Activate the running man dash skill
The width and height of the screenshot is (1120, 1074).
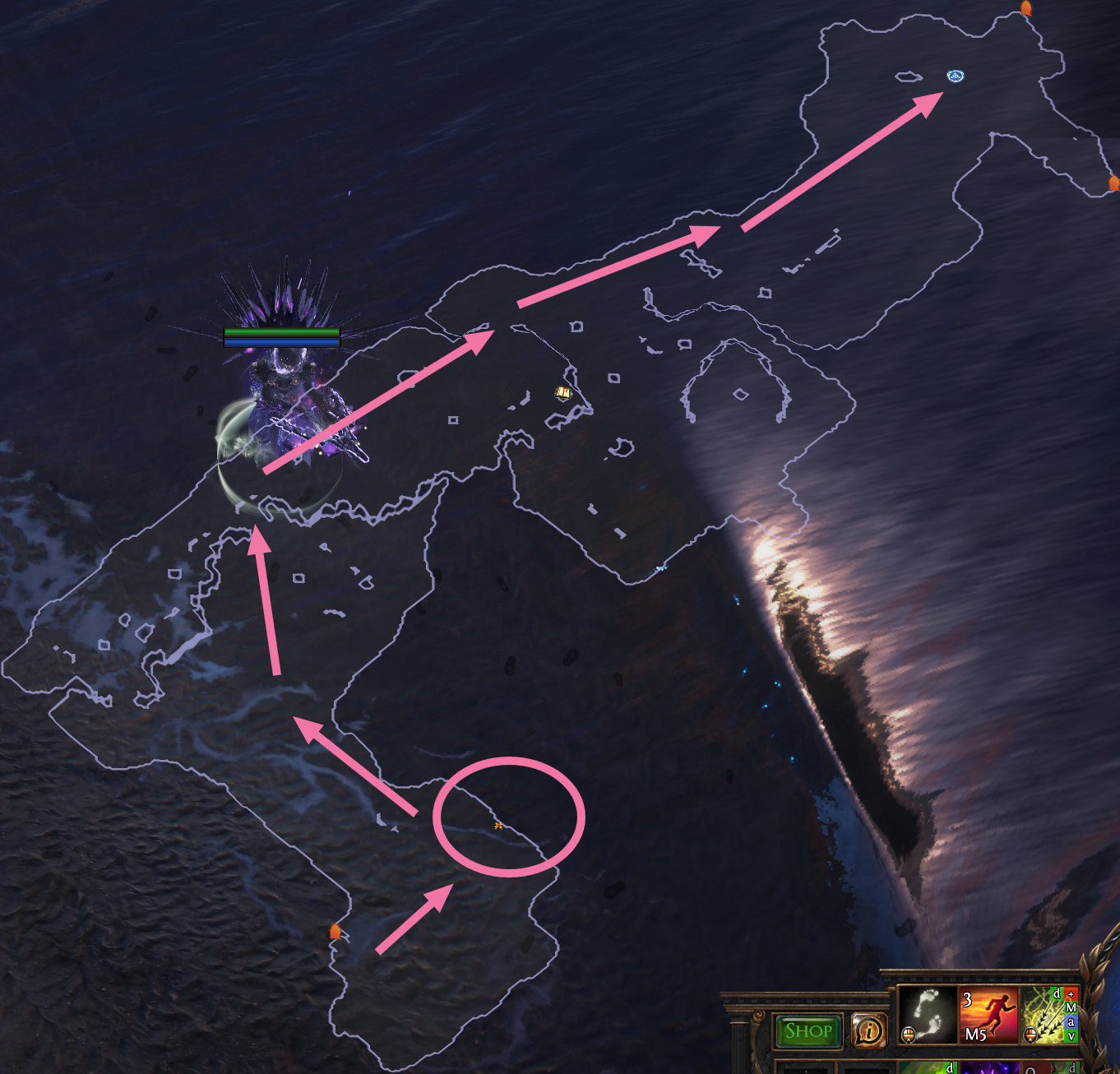coord(988,1015)
